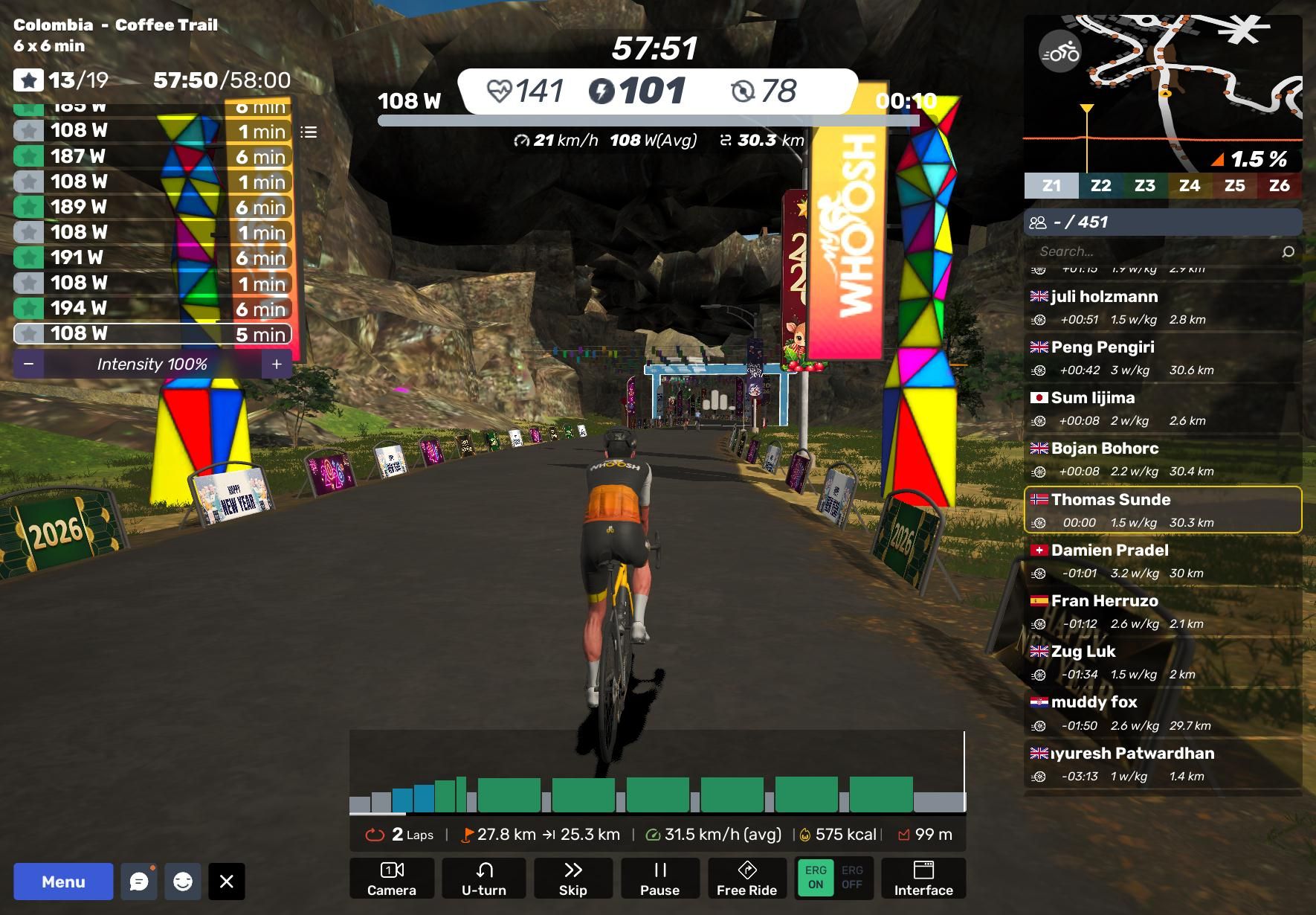Select rider Damien Pradel in the list
Viewport: 1316px width, 915px height.
coord(1163,561)
